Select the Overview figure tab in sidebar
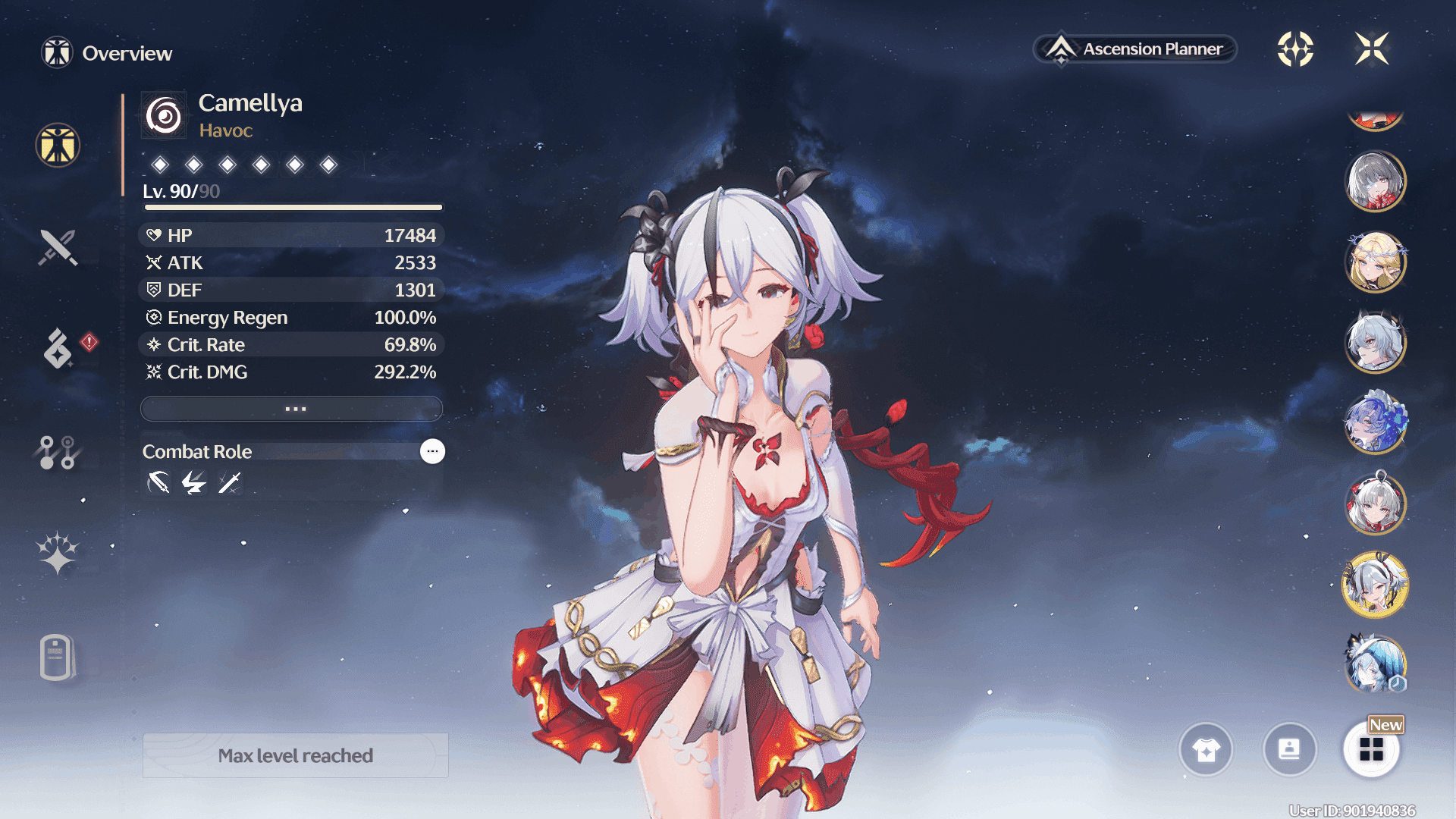 (x=58, y=145)
